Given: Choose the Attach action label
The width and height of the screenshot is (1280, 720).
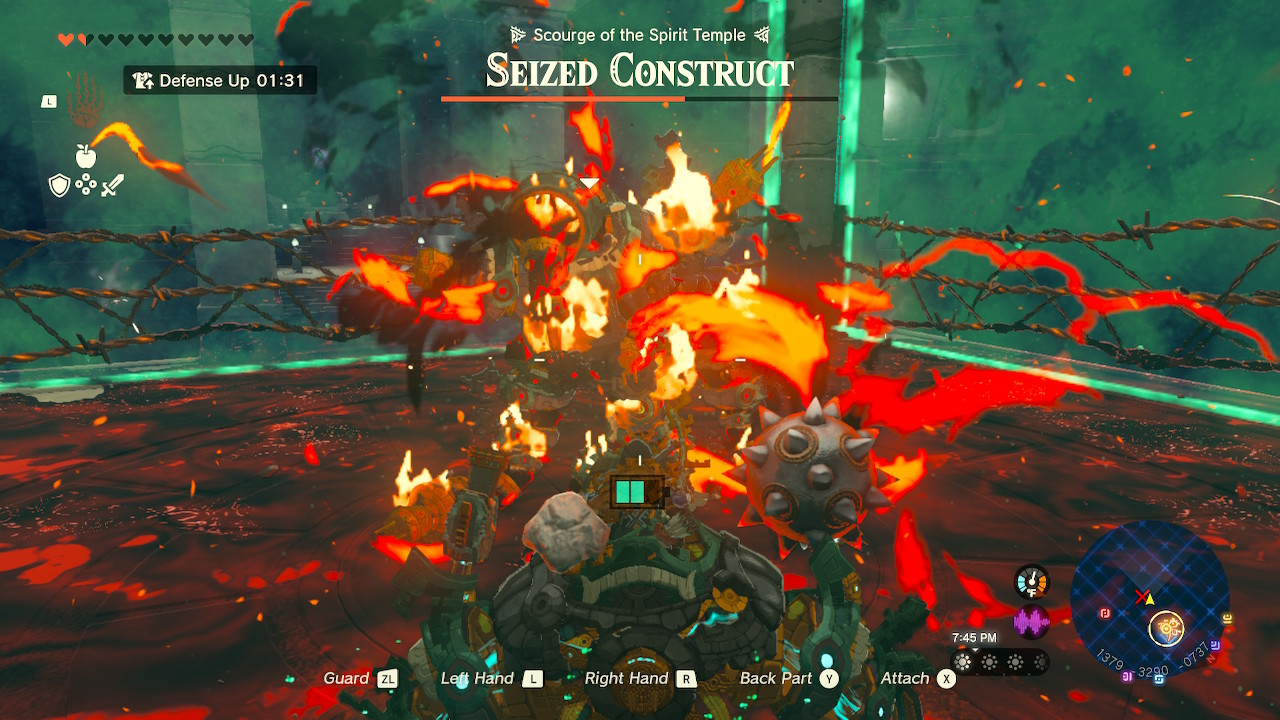Looking at the screenshot, I should tap(905, 678).
